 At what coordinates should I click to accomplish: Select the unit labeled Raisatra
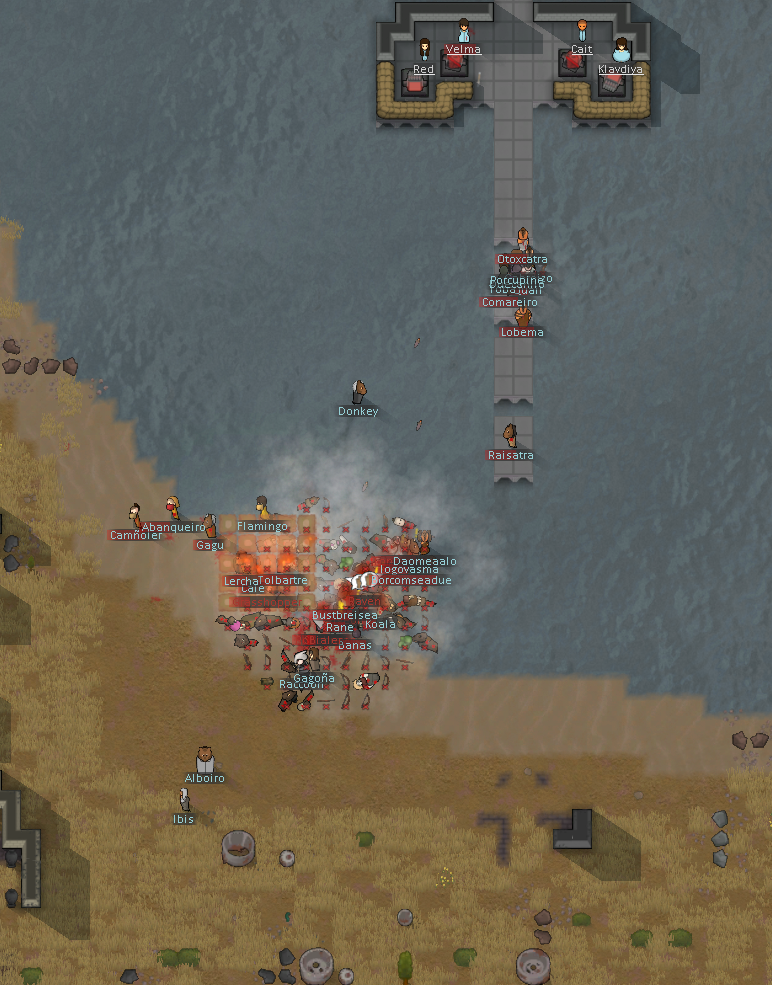[x=510, y=436]
